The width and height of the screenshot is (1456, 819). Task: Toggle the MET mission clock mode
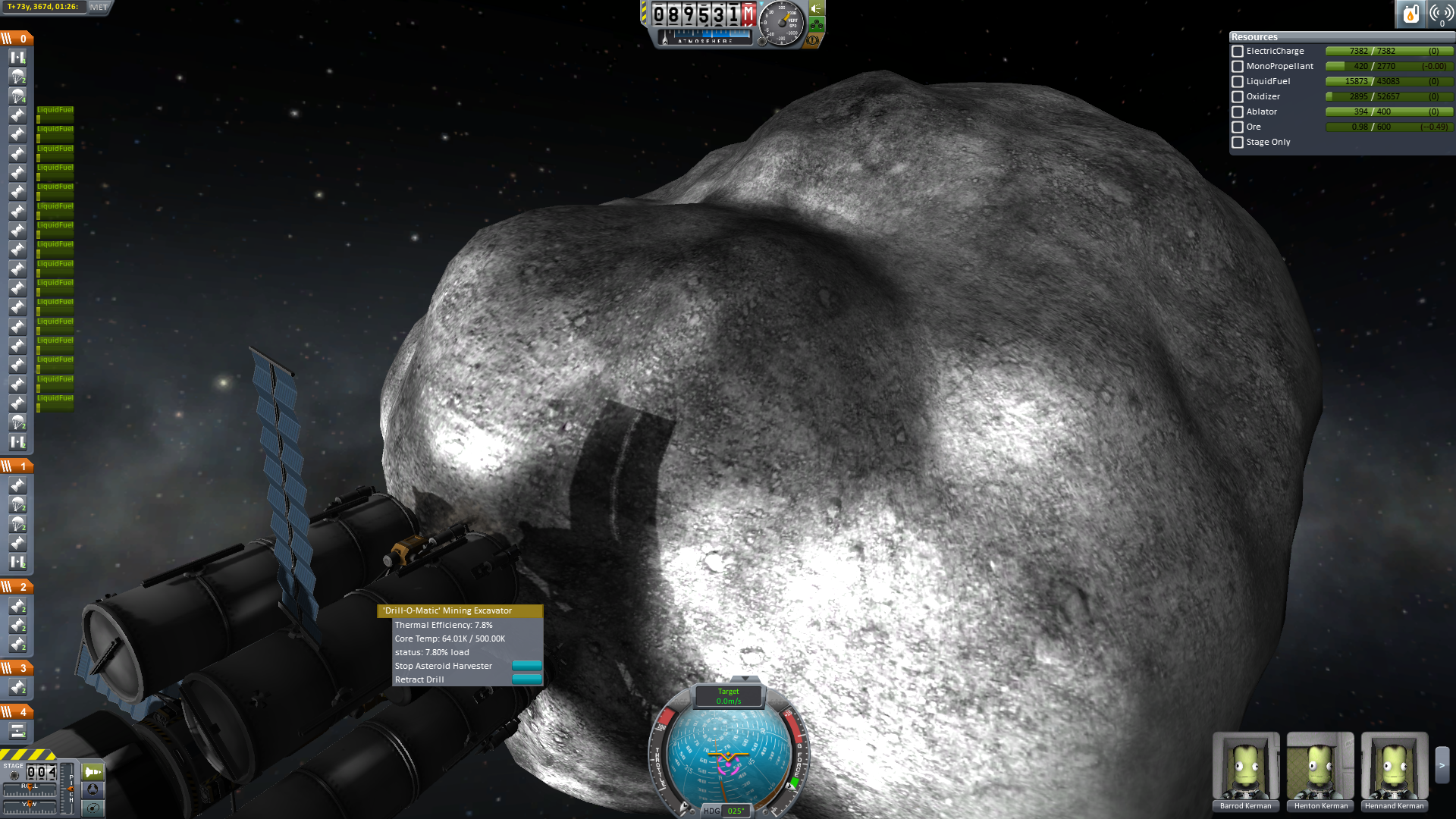[99, 8]
